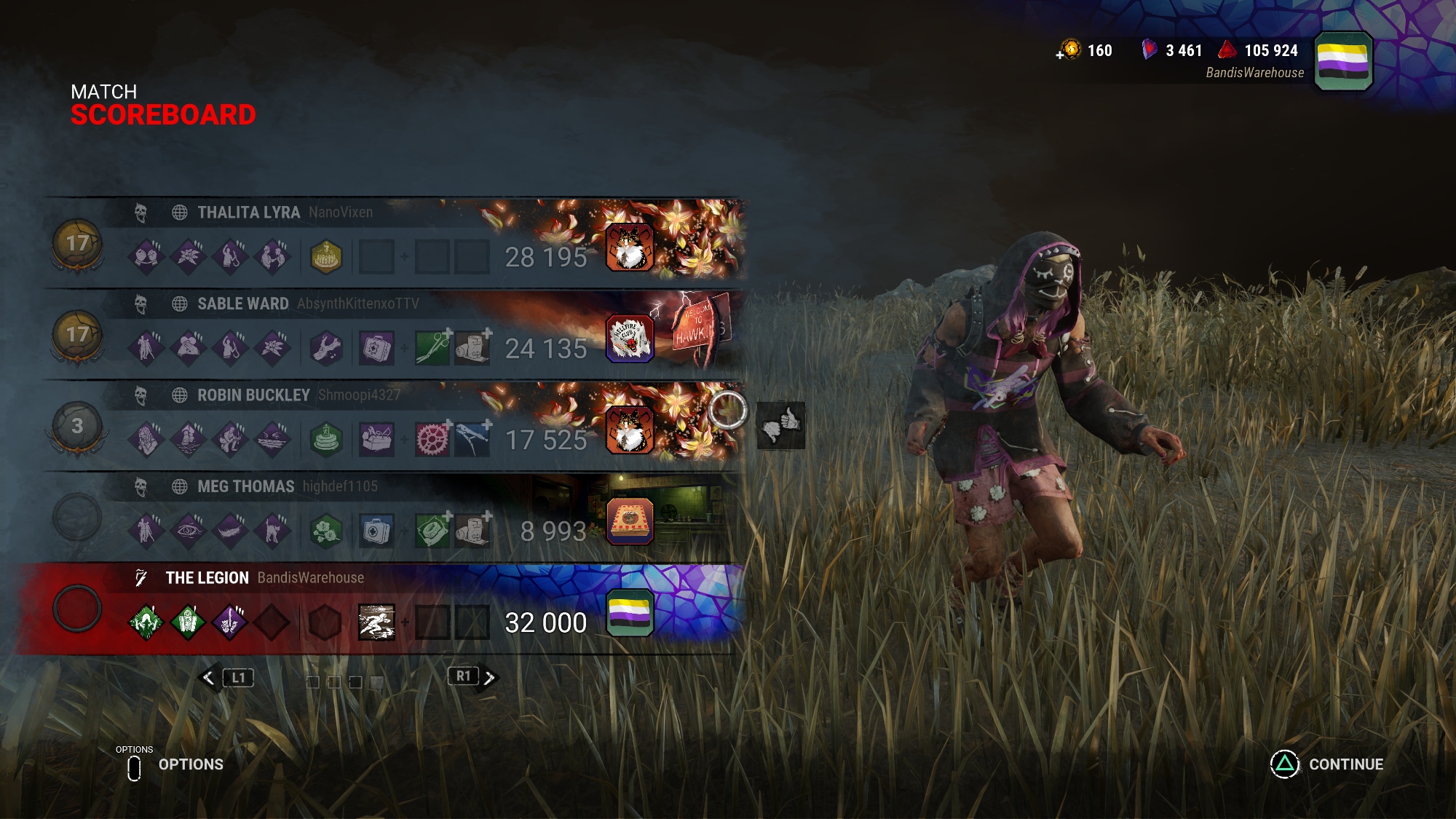The image size is (1456, 819).
Task: Inspect Robin Buckley's toolbox item
Action: tap(376, 440)
